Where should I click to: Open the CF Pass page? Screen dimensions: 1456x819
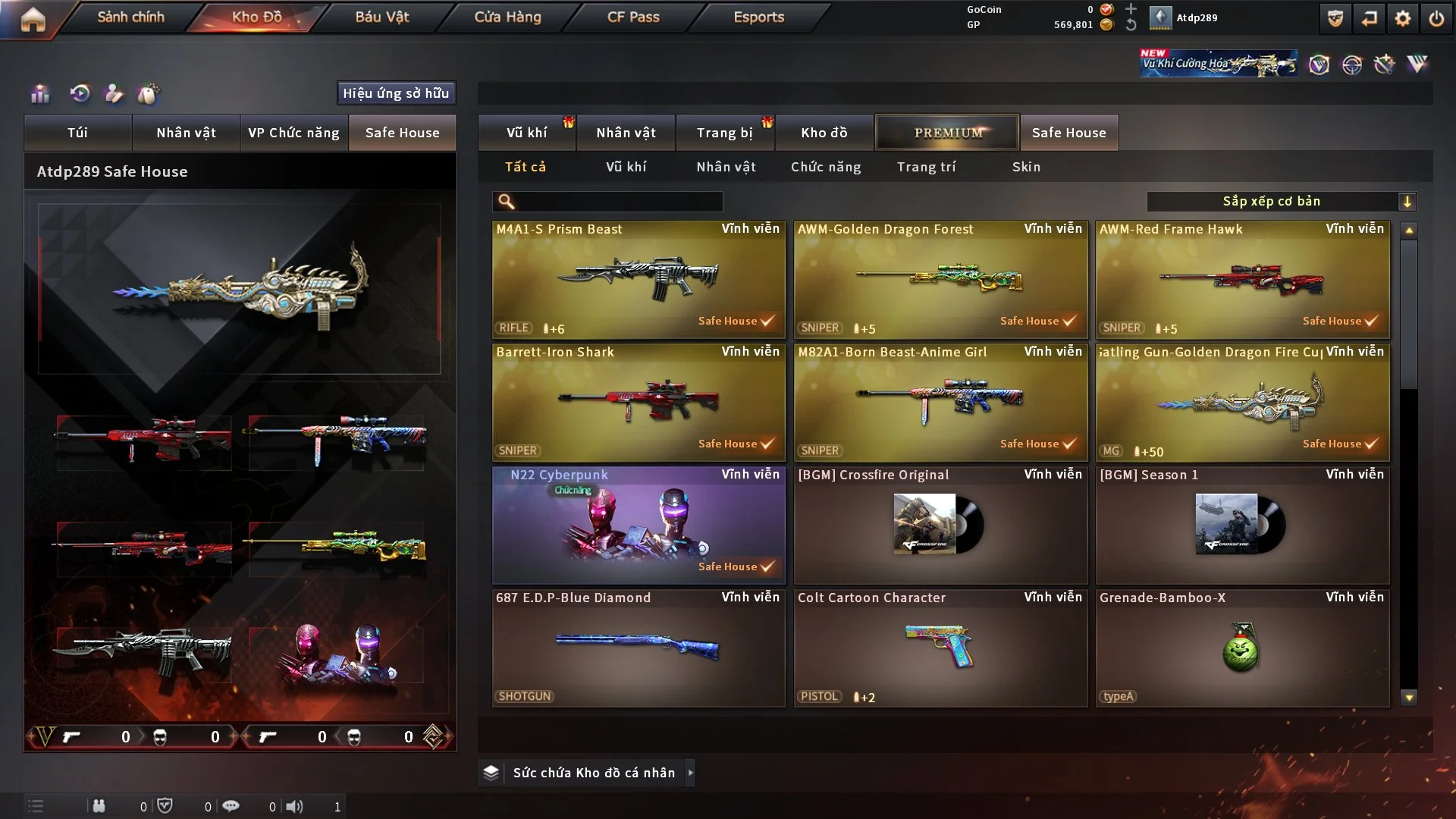pos(633,17)
